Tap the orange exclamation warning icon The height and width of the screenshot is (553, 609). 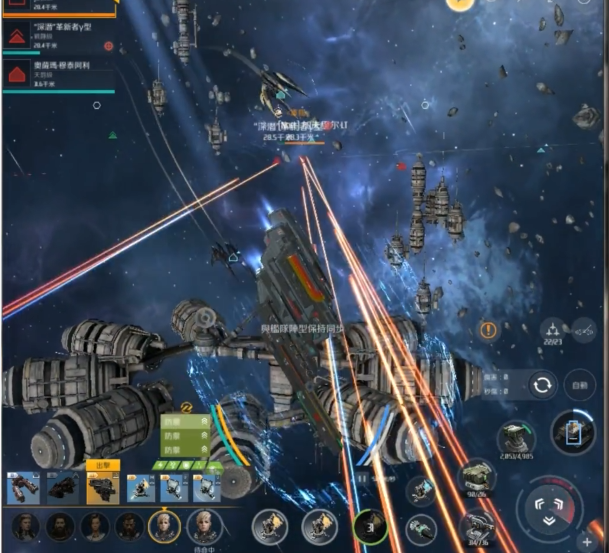[x=489, y=329]
